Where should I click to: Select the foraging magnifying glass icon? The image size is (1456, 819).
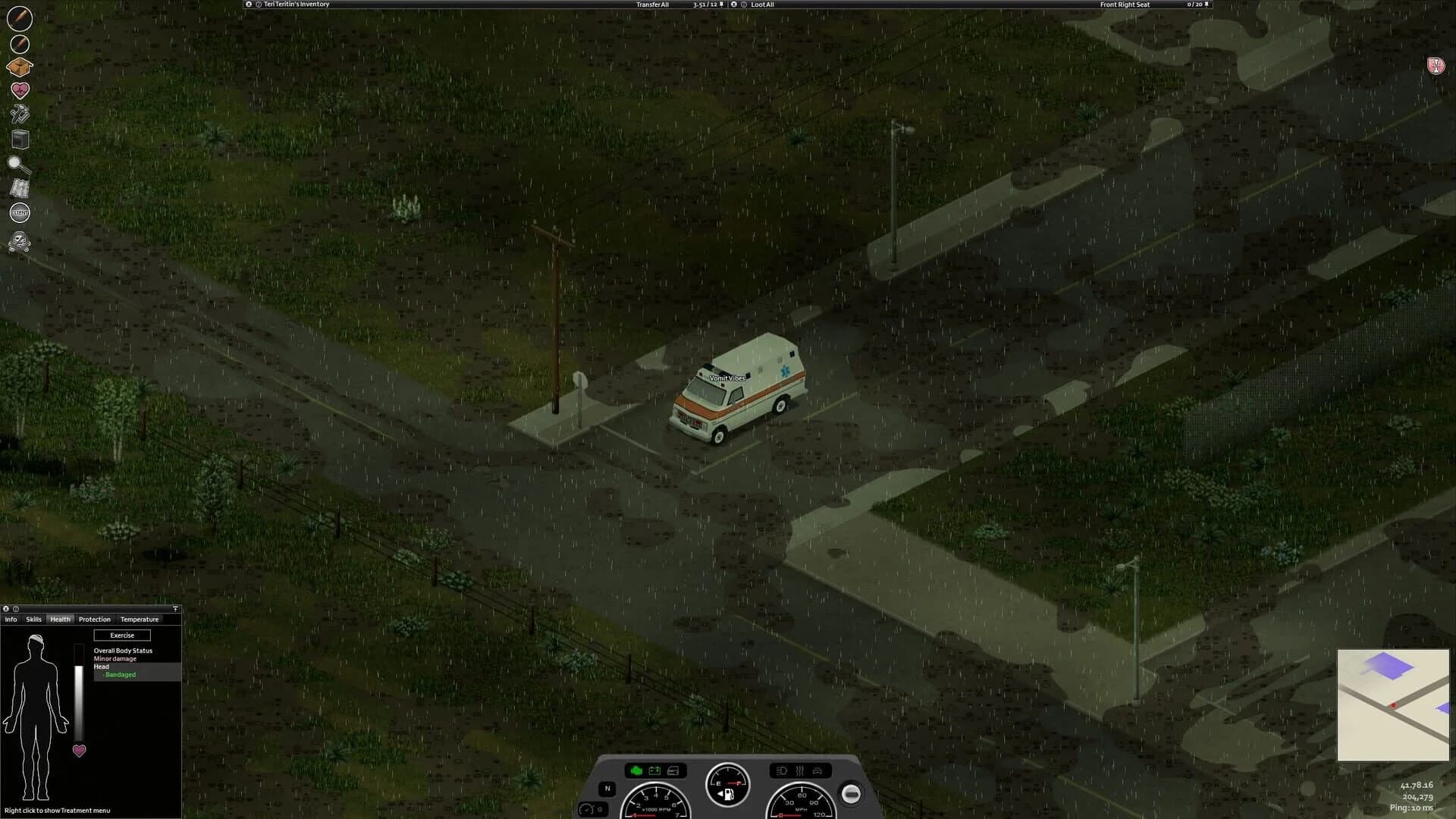pyautogui.click(x=19, y=164)
